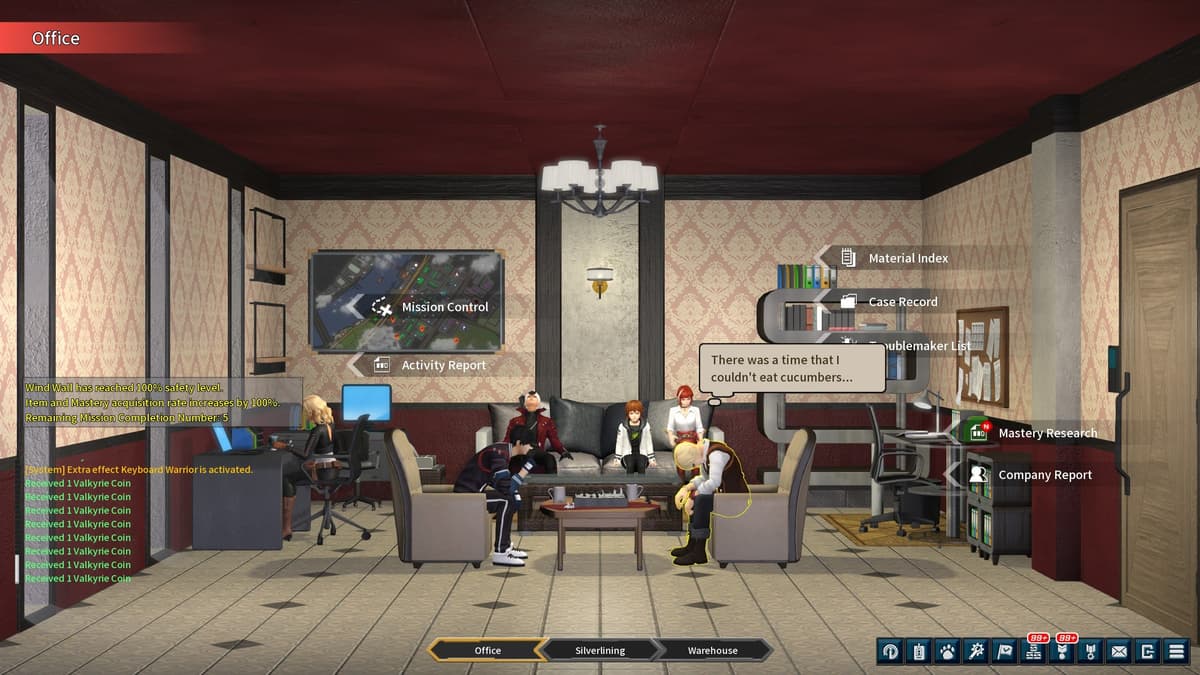Viewport: 1200px width, 675px height.
Task: Open the Troublemaker List
Action: point(918,345)
